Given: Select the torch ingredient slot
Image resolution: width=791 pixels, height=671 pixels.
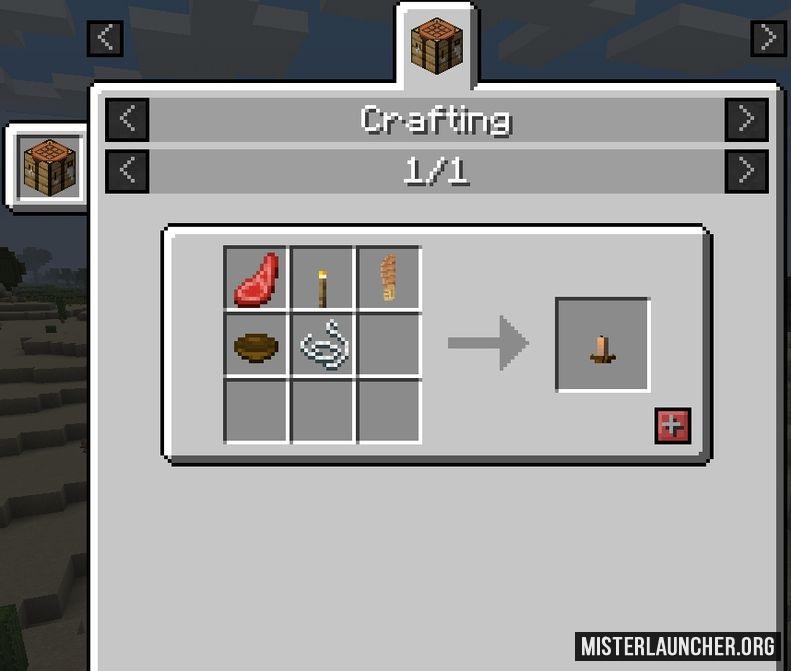Looking at the screenshot, I should pyautogui.click(x=323, y=278).
